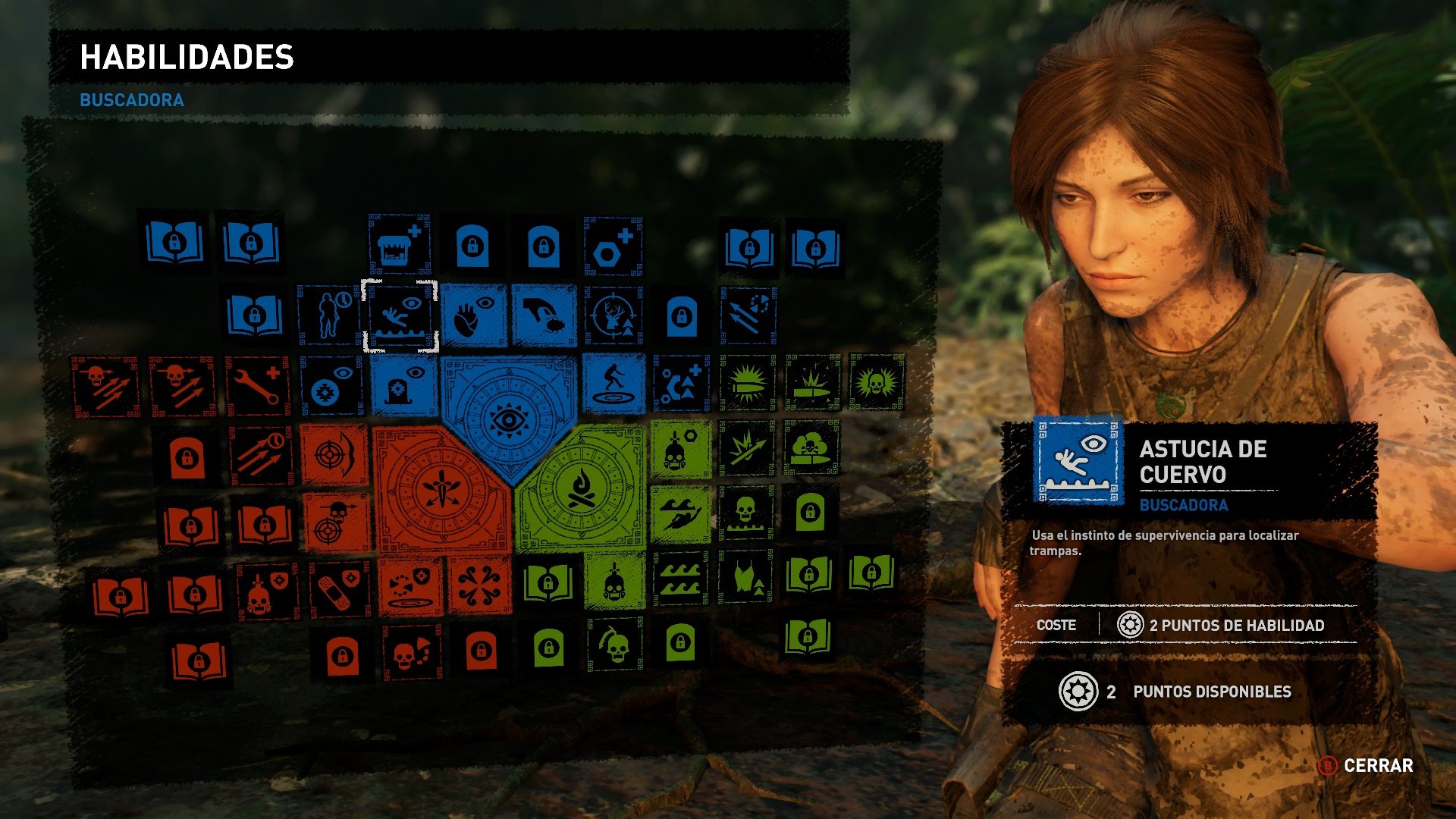
Task: Select the Astucia de Cuervo trap-detection skill
Action: 401,314
